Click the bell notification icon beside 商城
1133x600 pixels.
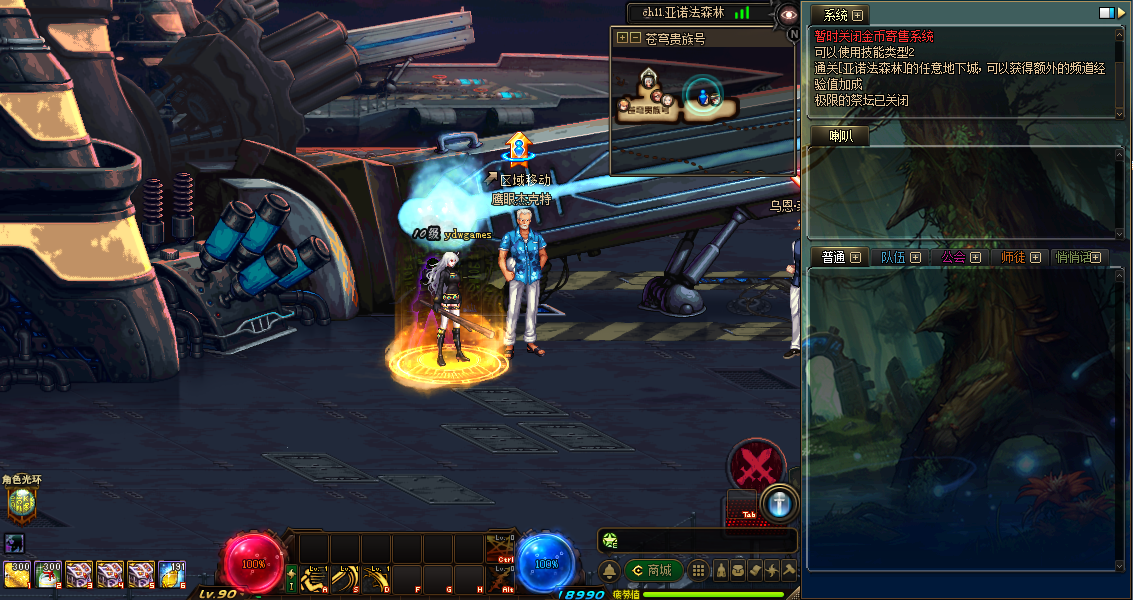[x=609, y=570]
